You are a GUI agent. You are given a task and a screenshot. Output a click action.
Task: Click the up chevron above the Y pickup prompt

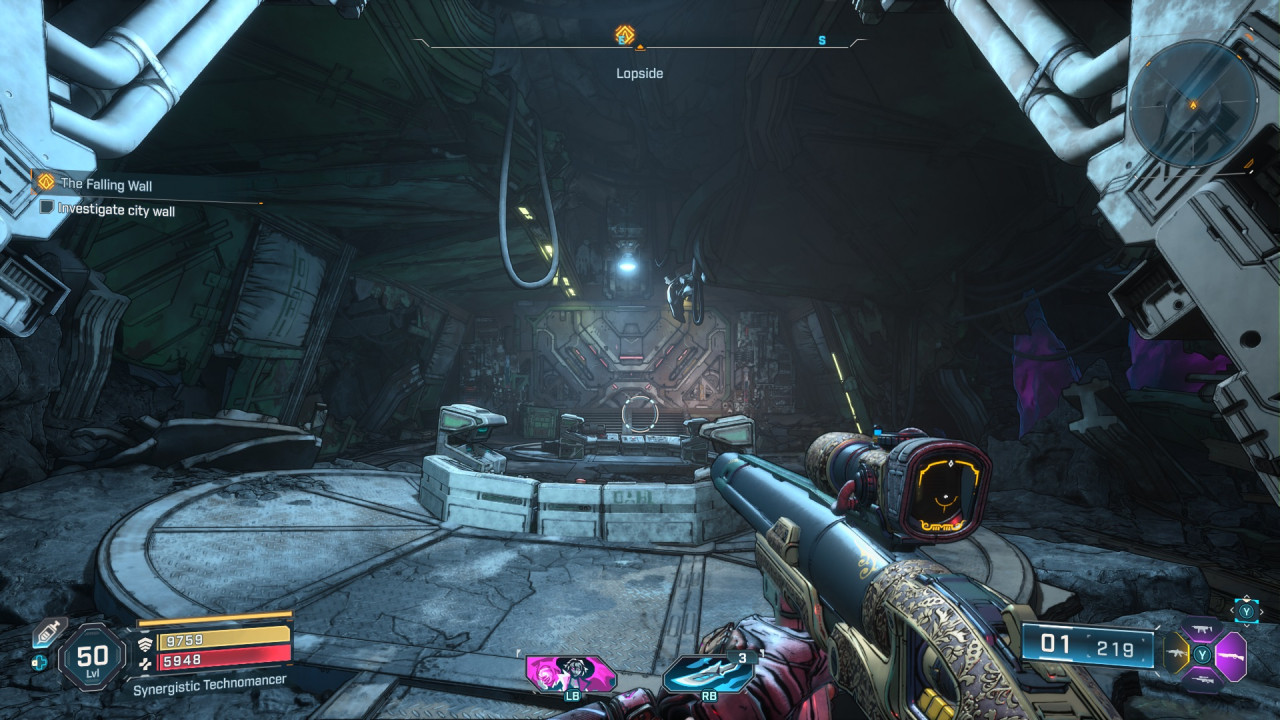point(1246,596)
